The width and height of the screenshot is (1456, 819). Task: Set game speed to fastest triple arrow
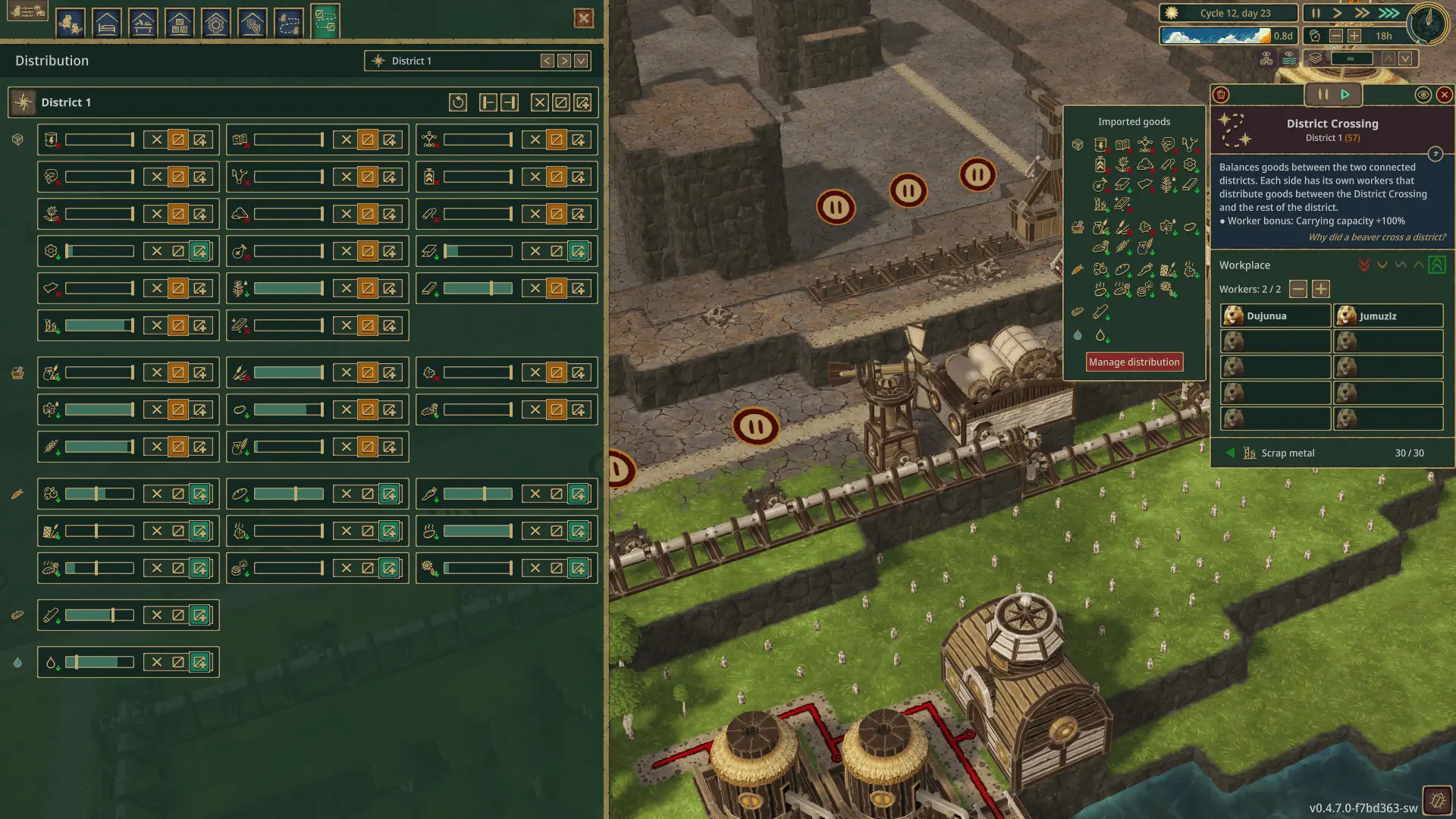1389,13
